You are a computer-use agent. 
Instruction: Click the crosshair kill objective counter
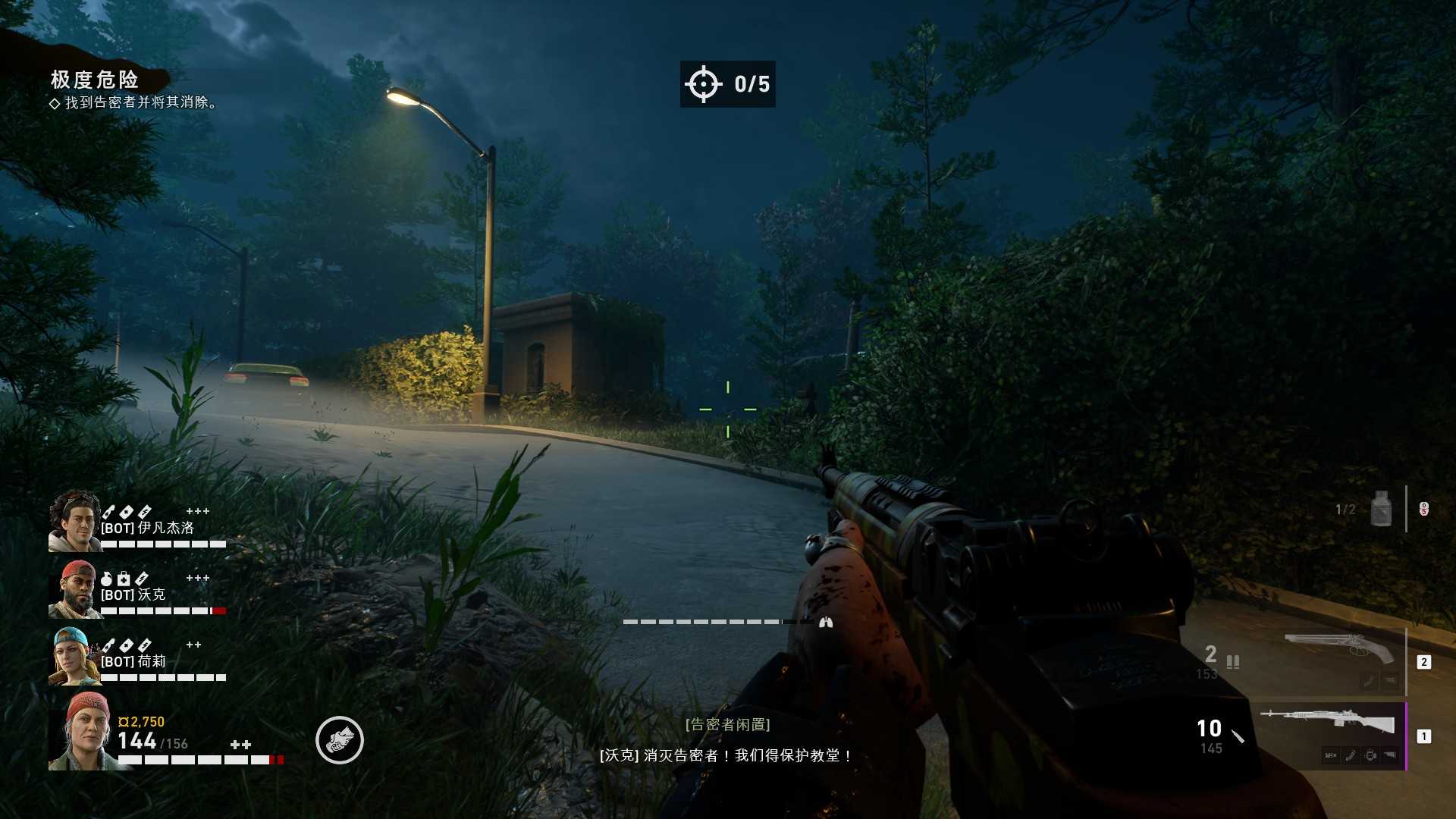(727, 84)
